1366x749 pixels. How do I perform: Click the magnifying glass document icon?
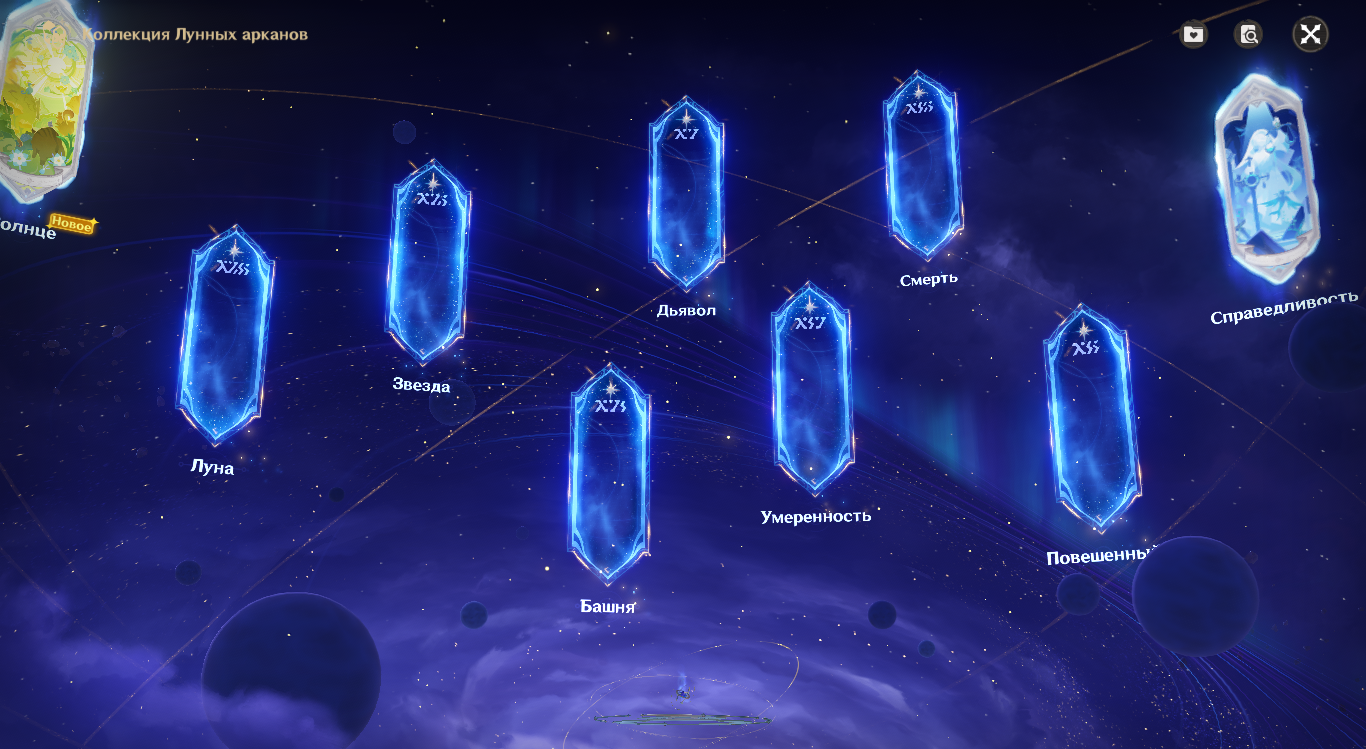coord(1248,35)
